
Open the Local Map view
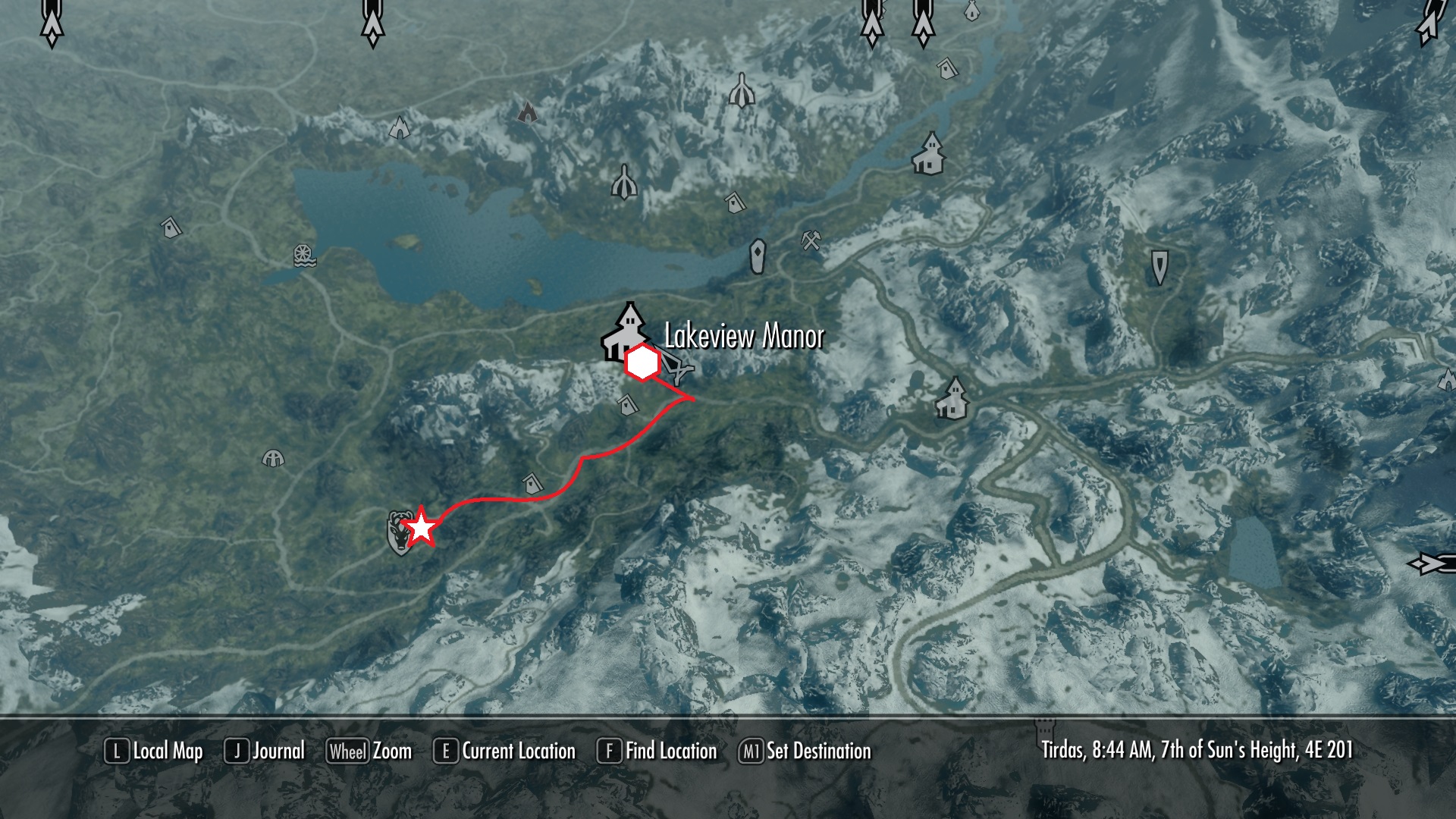154,752
